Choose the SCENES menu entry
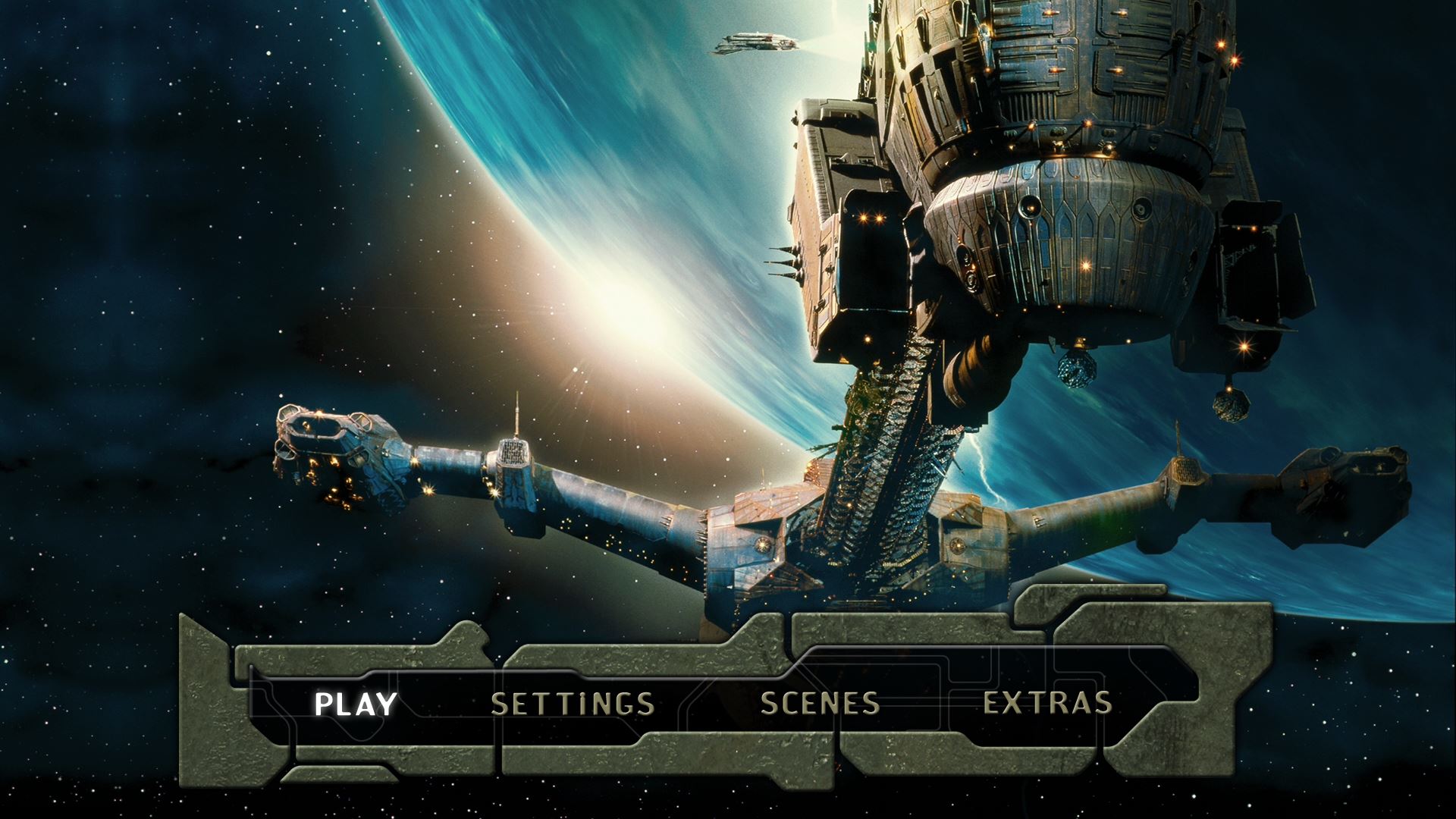This screenshot has width=1456, height=819. tap(820, 704)
